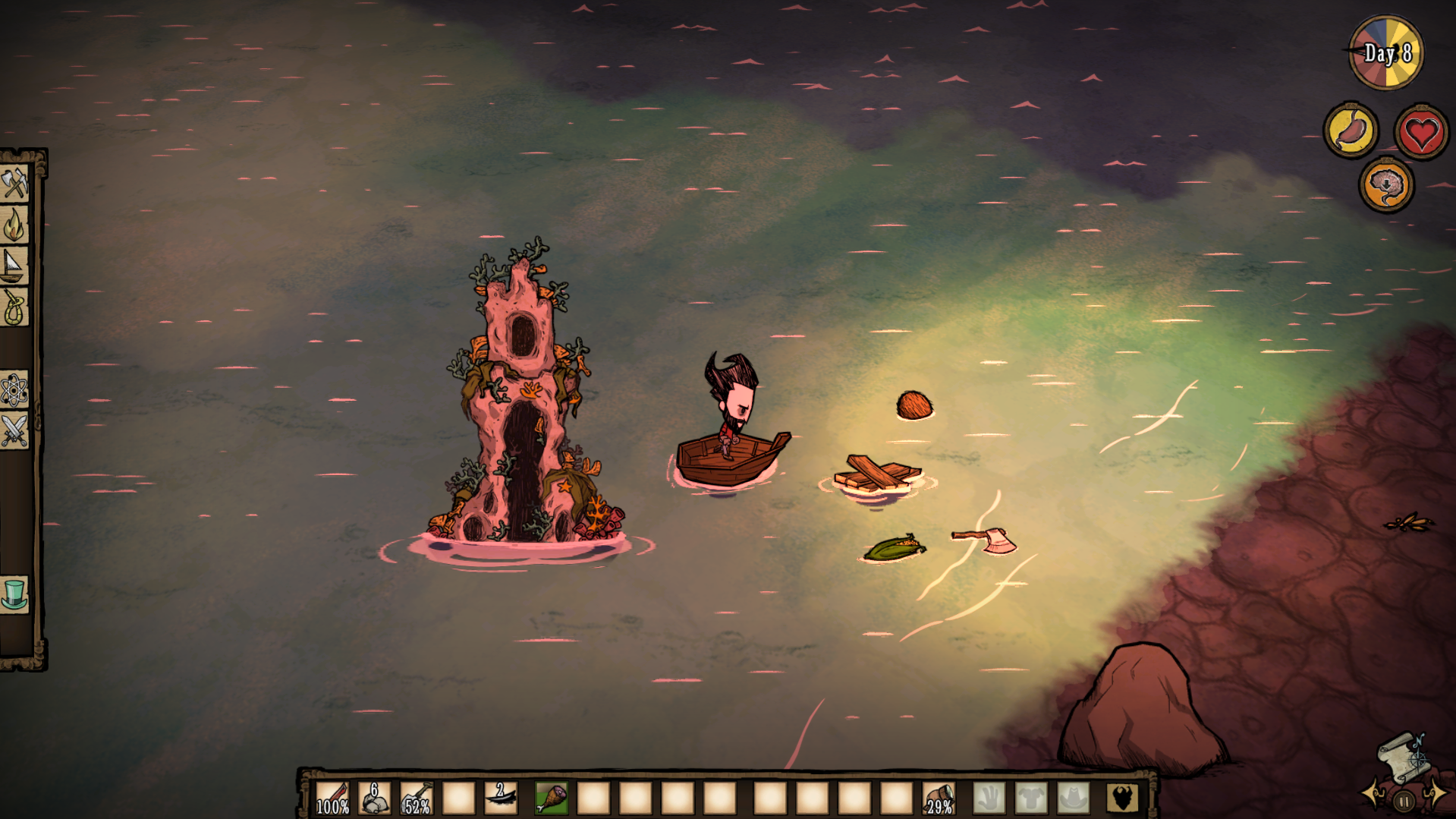Viewport: 1456px width, 819px height.
Task: Open the Survival rope crafting tab
Action: point(14,307)
